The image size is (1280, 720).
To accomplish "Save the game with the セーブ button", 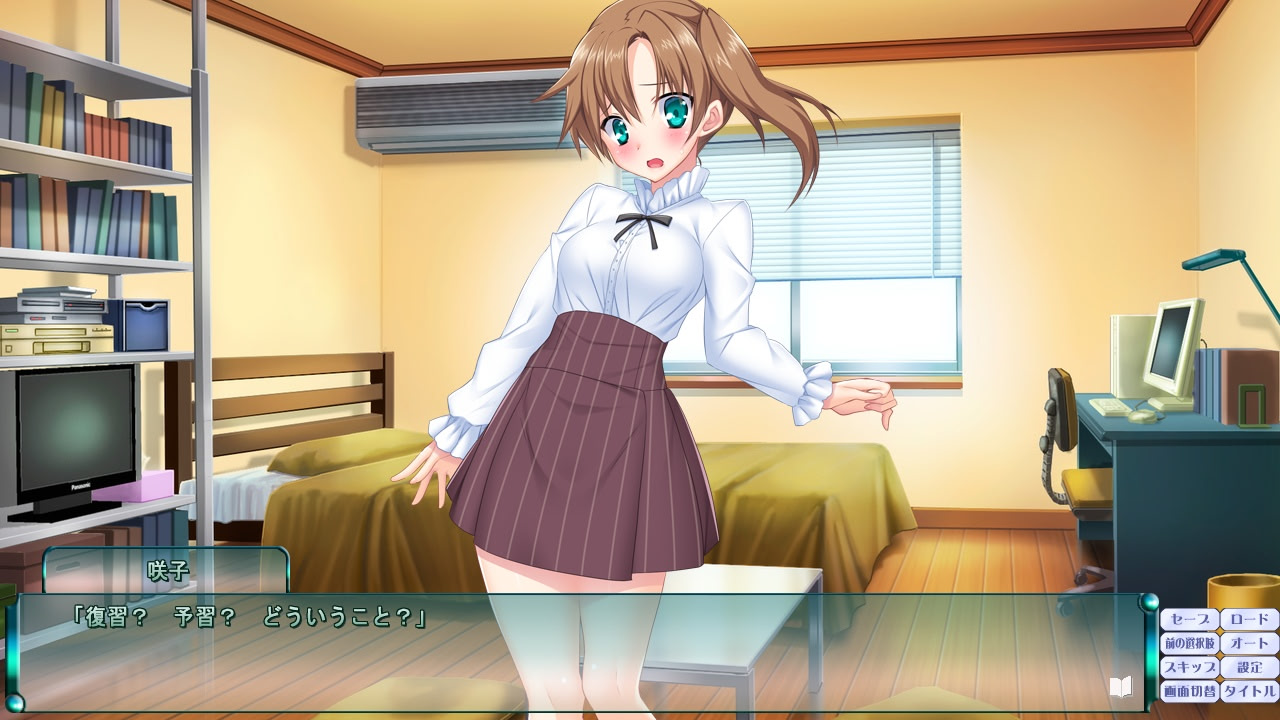I will (x=1188, y=618).
